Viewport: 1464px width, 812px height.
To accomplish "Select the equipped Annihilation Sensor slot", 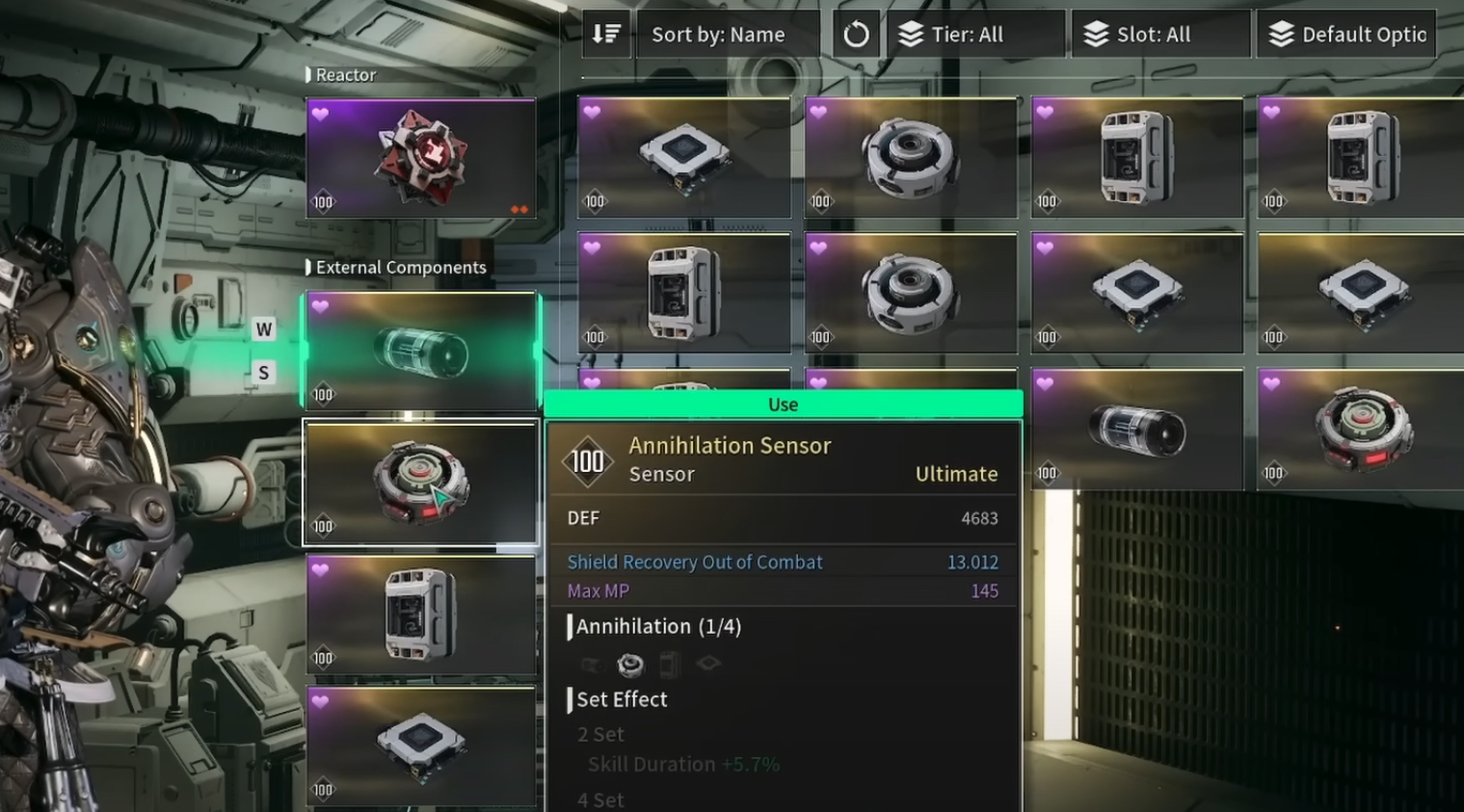I will (421, 483).
